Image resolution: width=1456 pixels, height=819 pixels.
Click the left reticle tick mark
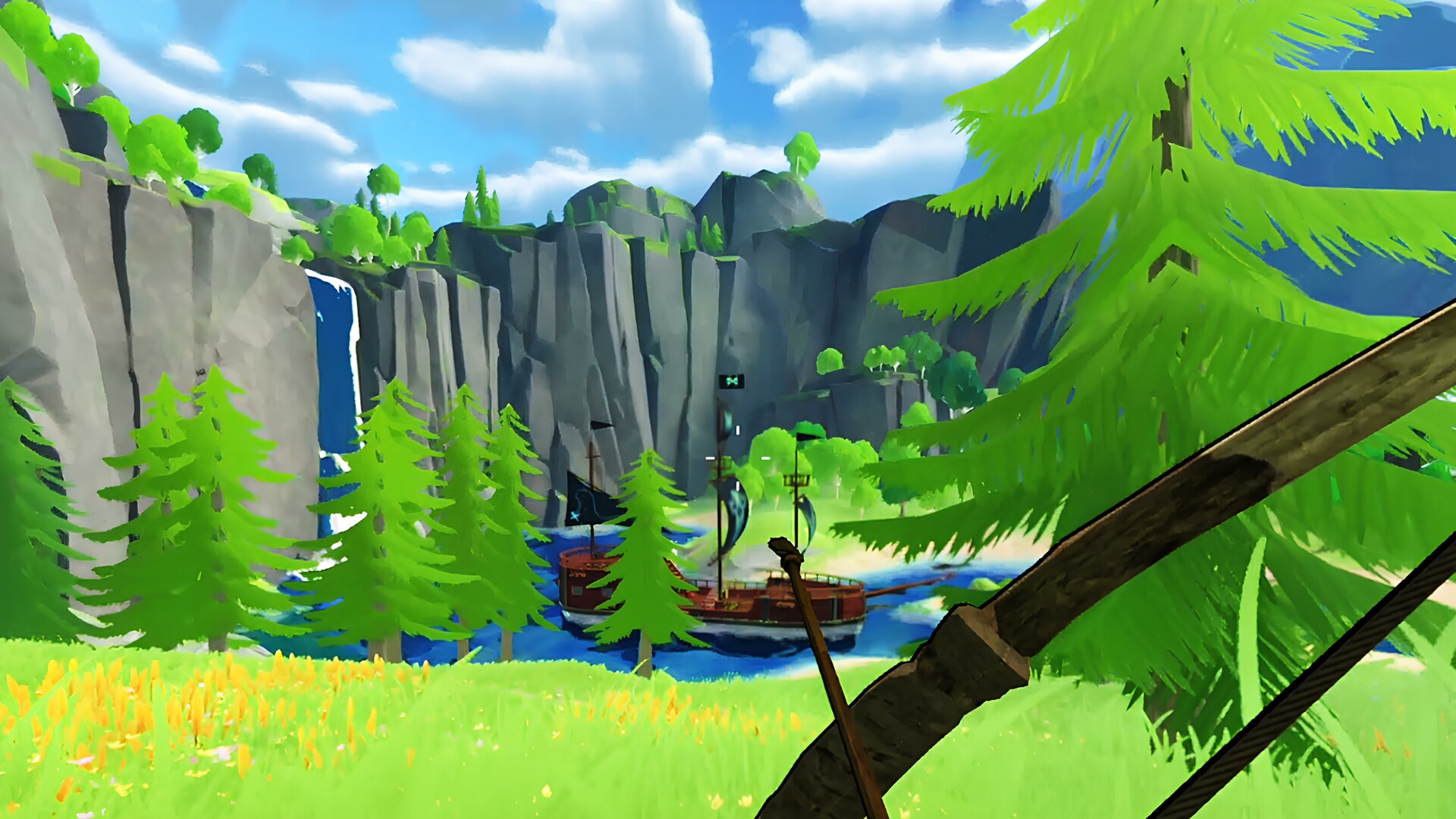(x=710, y=457)
